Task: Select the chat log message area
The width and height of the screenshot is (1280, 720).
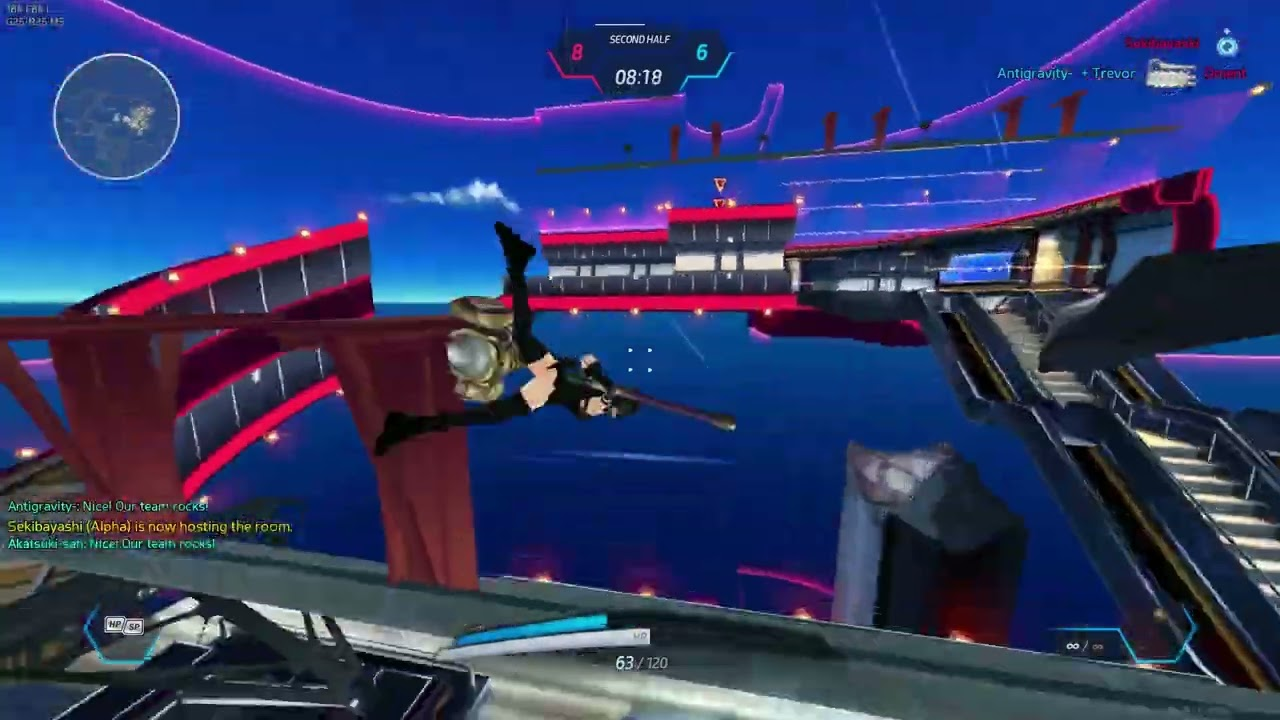Action: tap(150, 526)
